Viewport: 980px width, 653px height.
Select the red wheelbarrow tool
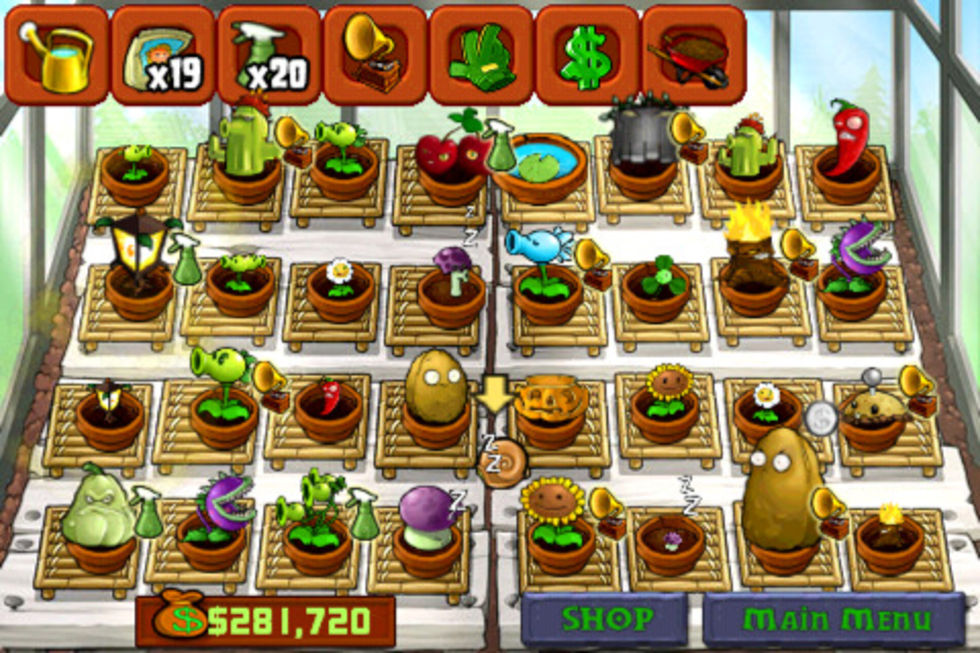pyautogui.click(x=693, y=54)
